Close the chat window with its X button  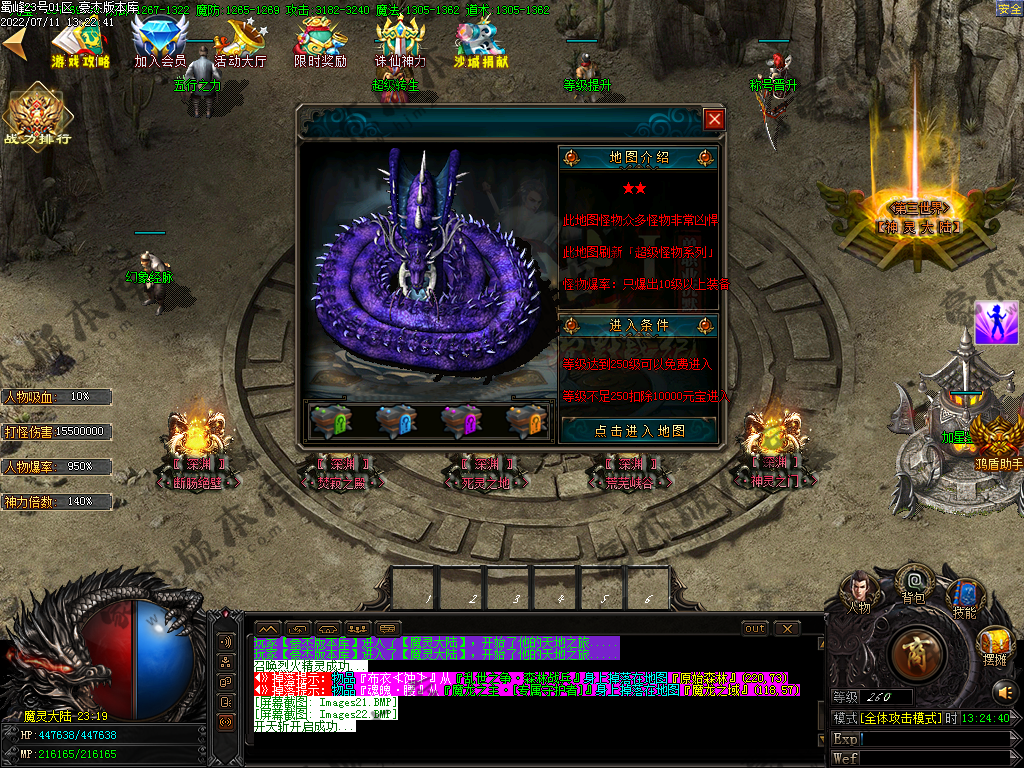tap(788, 628)
